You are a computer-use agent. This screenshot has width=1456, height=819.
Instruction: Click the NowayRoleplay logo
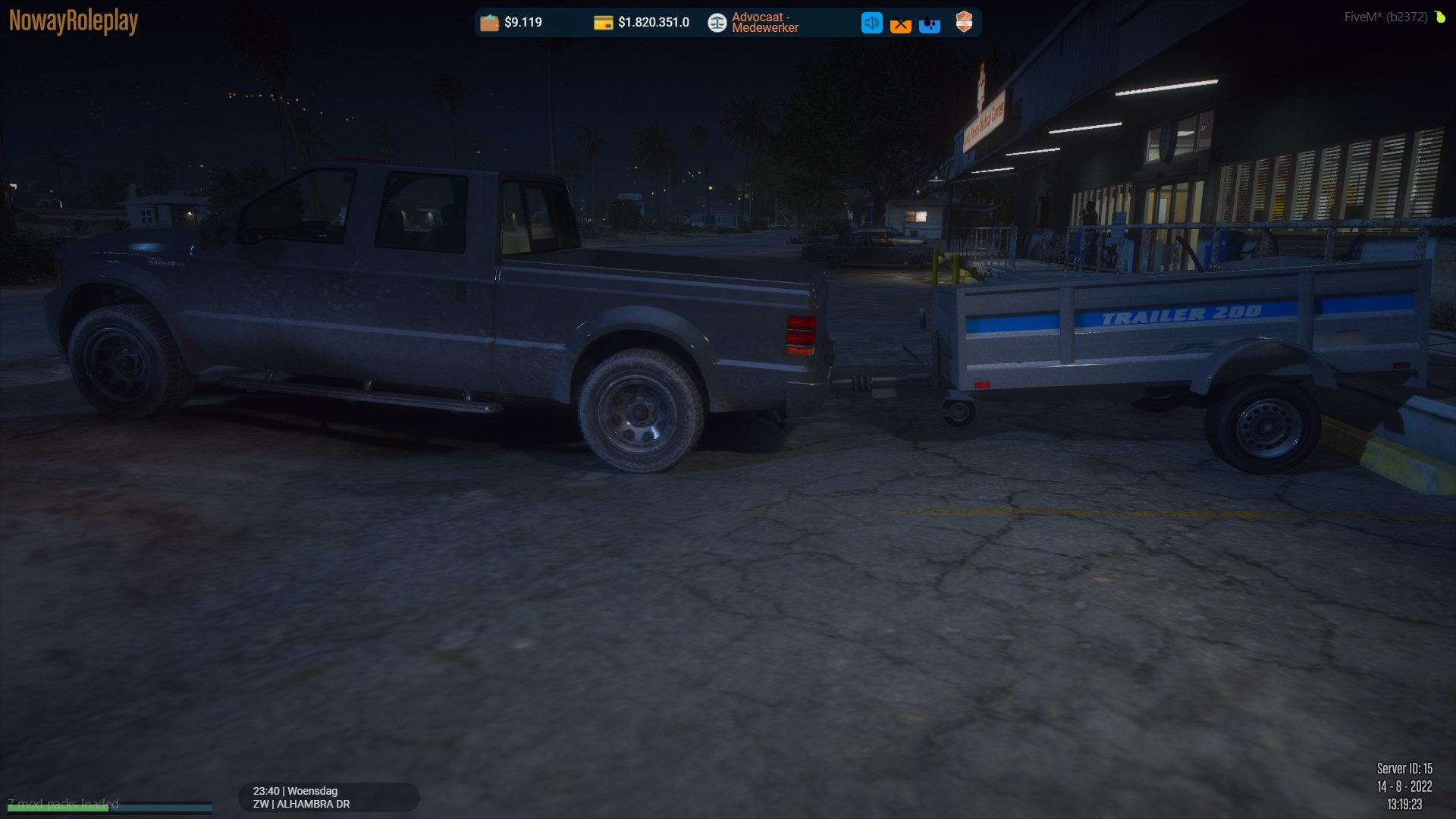74,21
